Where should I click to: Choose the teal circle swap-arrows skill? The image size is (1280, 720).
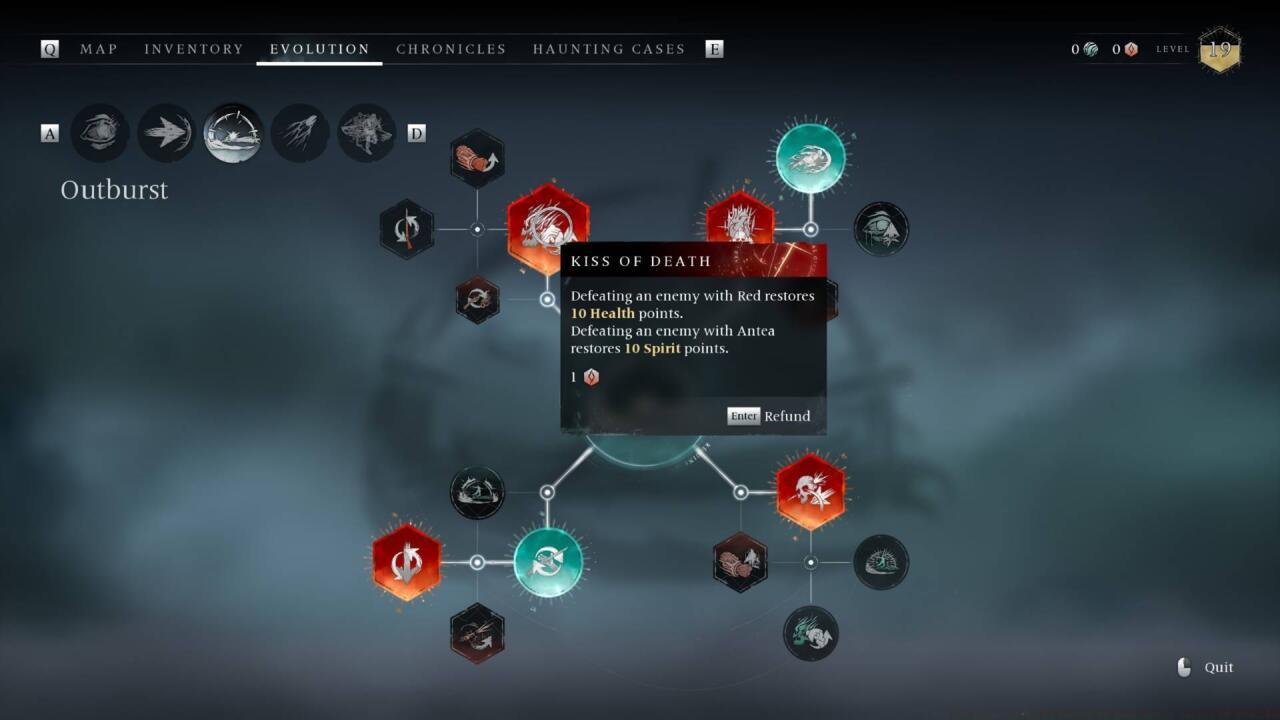pyautogui.click(x=548, y=562)
